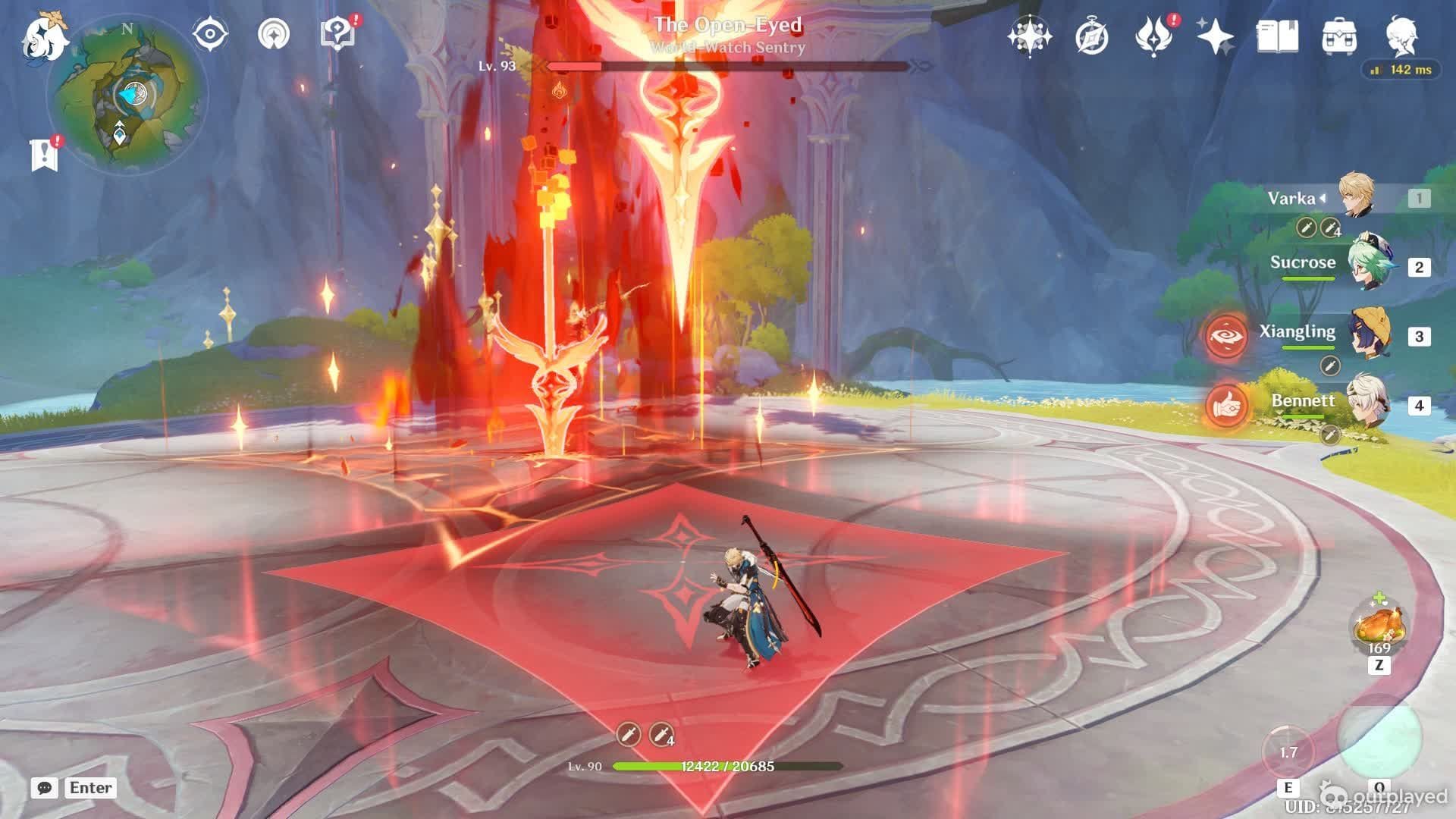This screenshot has height=819, width=1456.
Task: Toggle the elemental sight eye icon
Action: (210, 35)
